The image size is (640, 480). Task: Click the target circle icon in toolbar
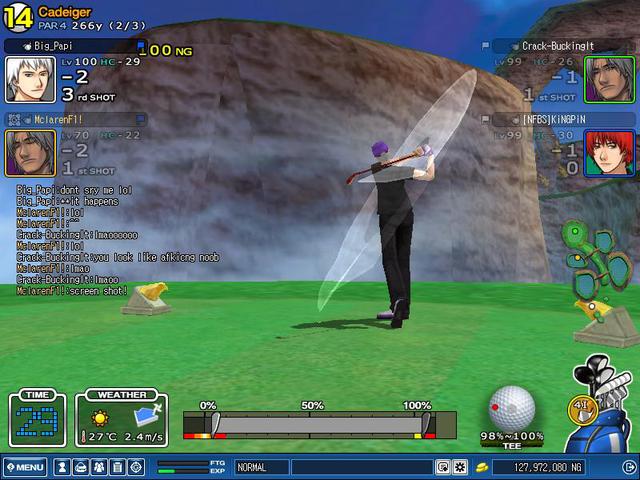tap(136, 467)
